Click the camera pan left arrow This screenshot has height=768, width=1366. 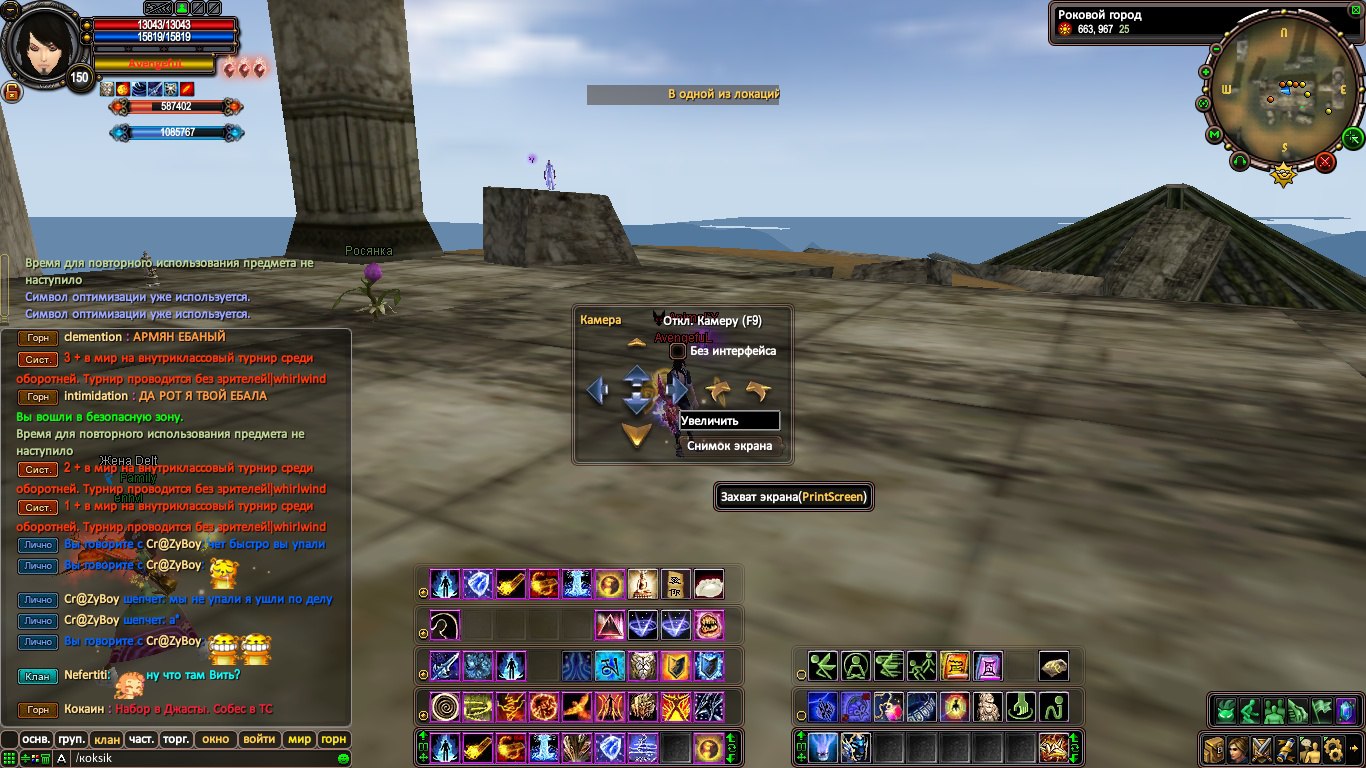click(598, 389)
